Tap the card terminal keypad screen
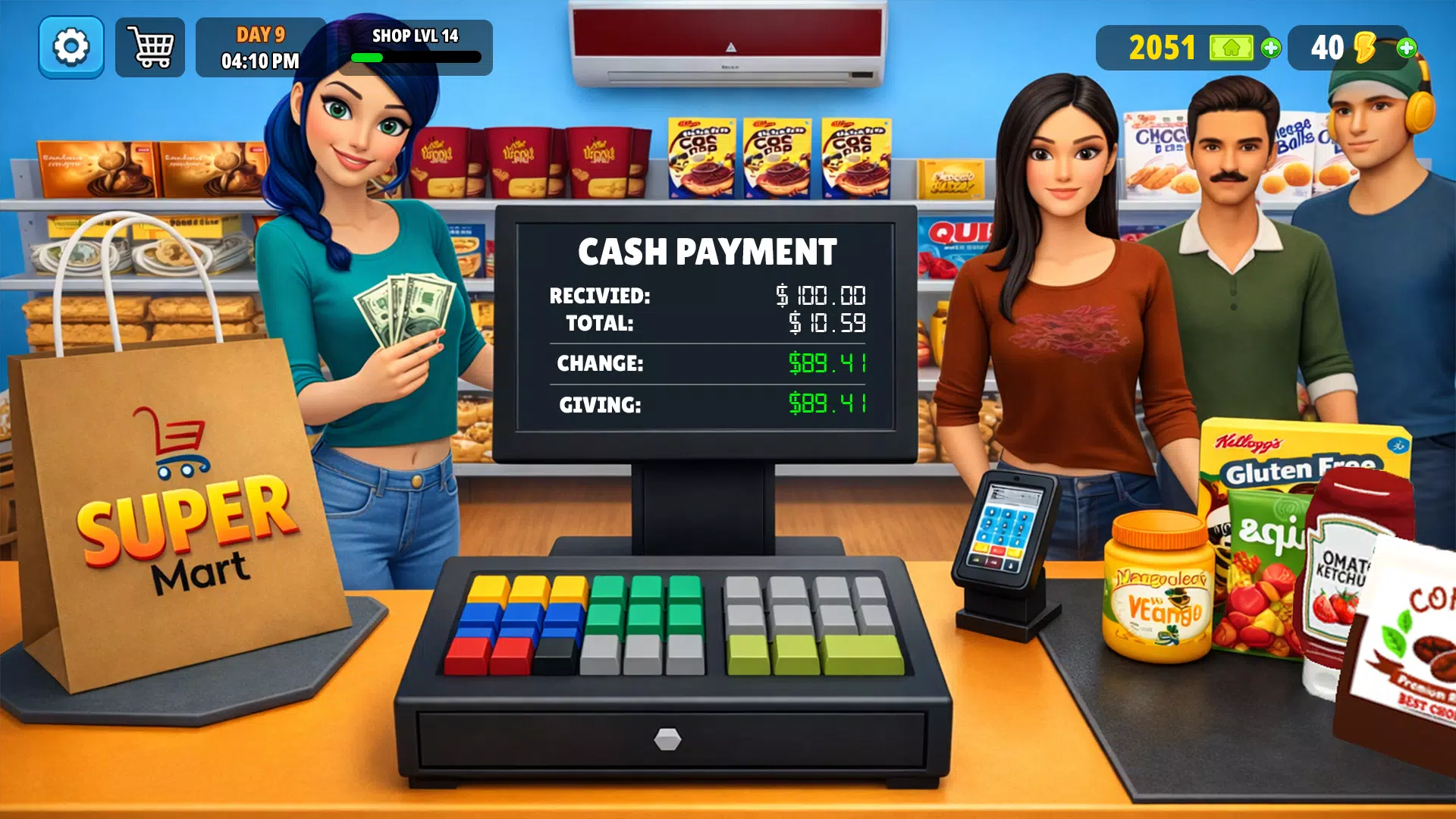Screen dimensions: 1456x819 pyautogui.click(x=1005, y=527)
